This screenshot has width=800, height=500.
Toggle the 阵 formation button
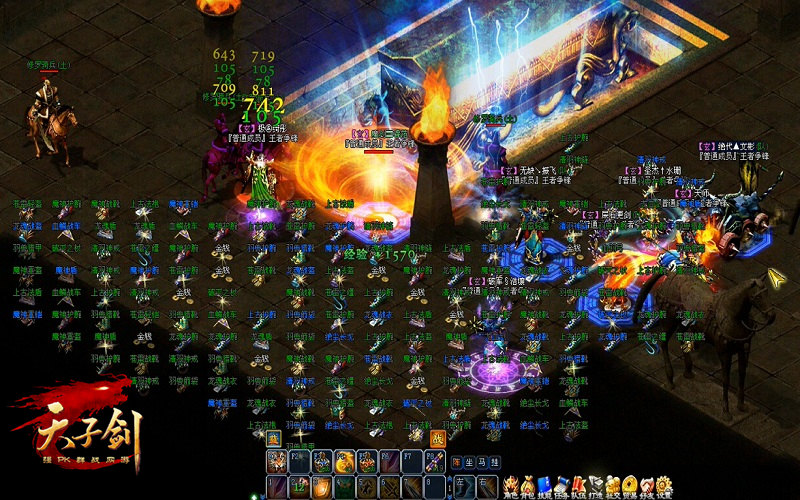456,461
